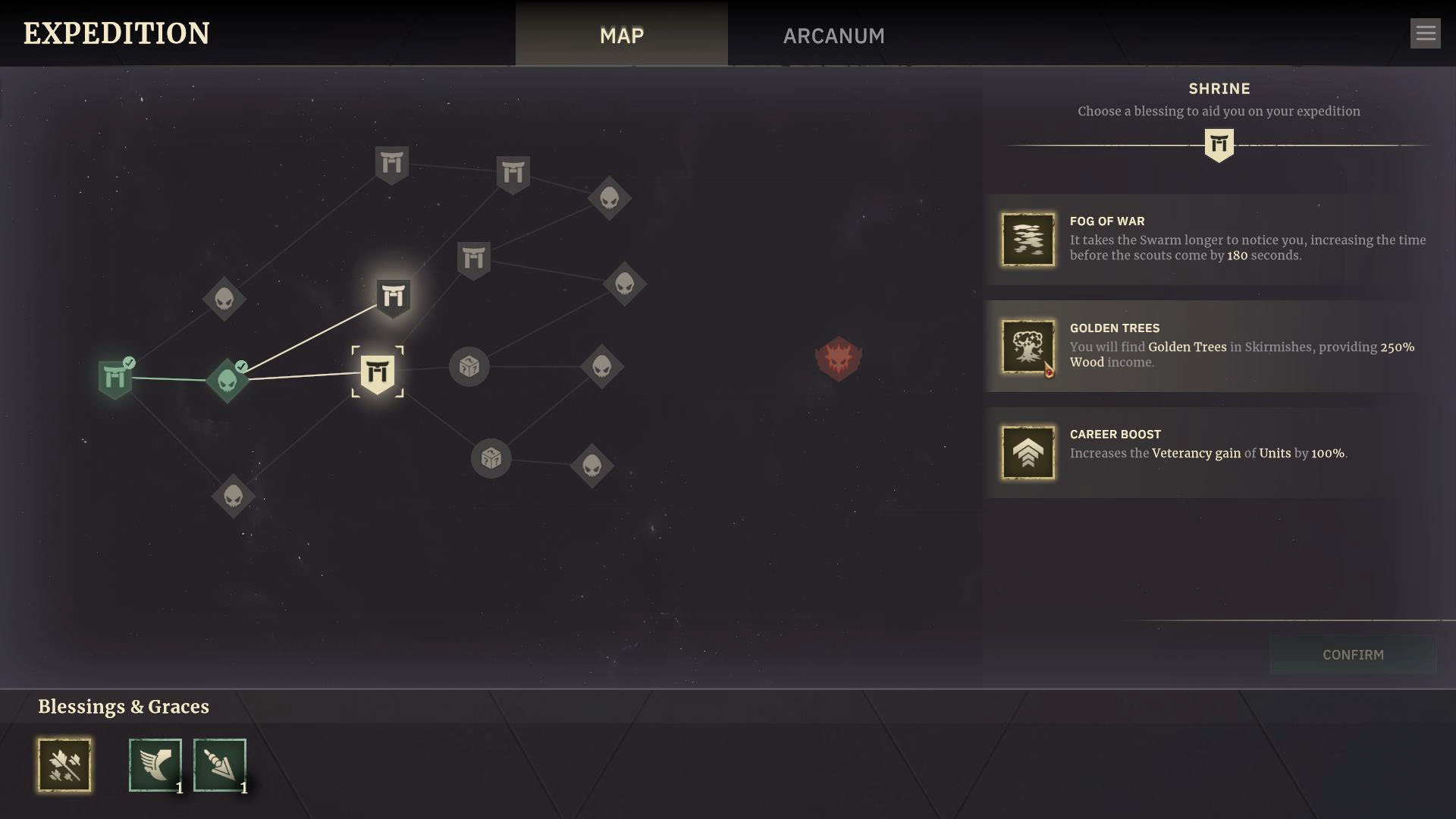Expand the Blessings & Graces panel
Viewport: 1456px width, 819px height.
[x=124, y=706]
